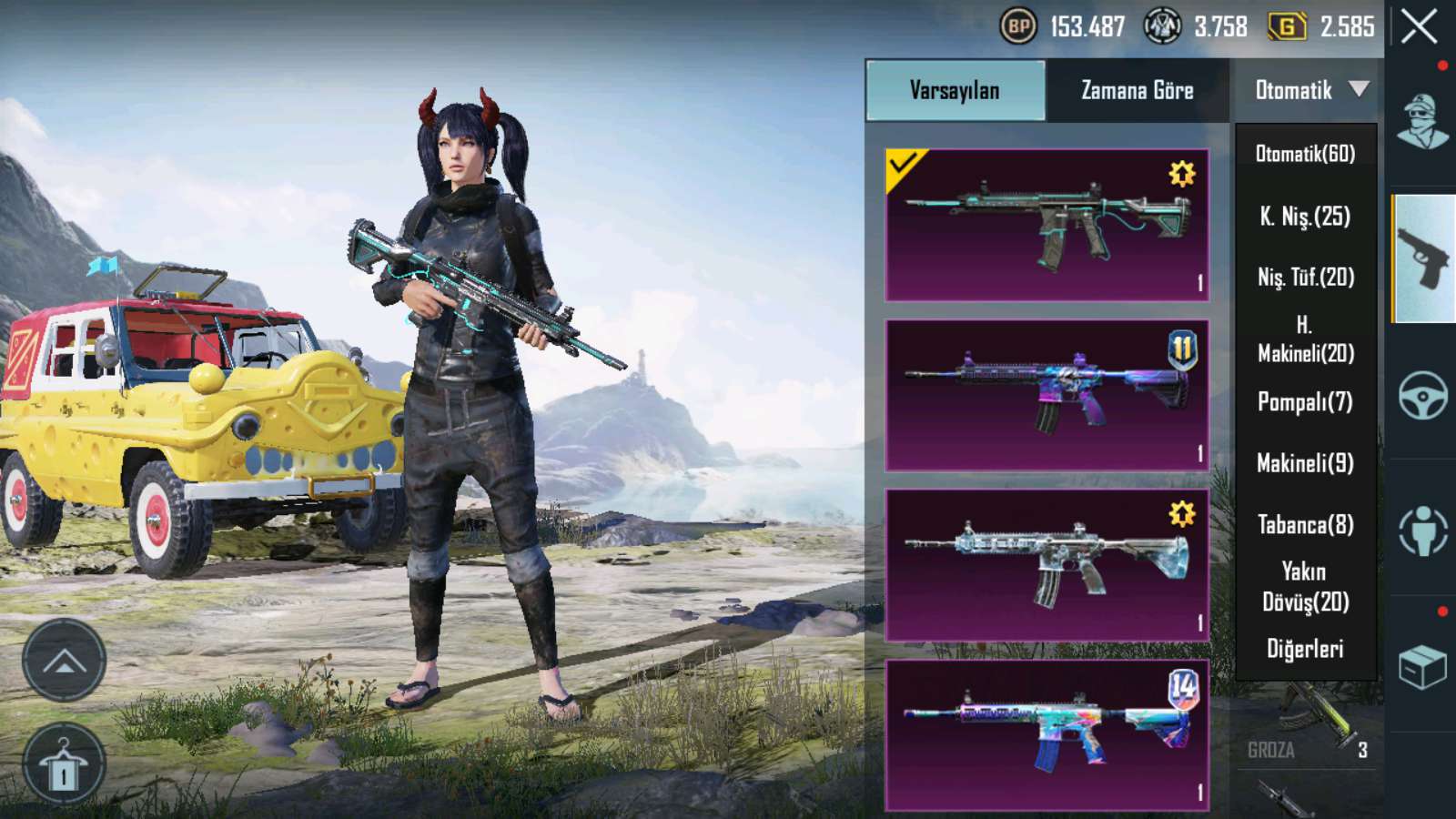Switch to the Varsayılan sort tab

(955, 90)
